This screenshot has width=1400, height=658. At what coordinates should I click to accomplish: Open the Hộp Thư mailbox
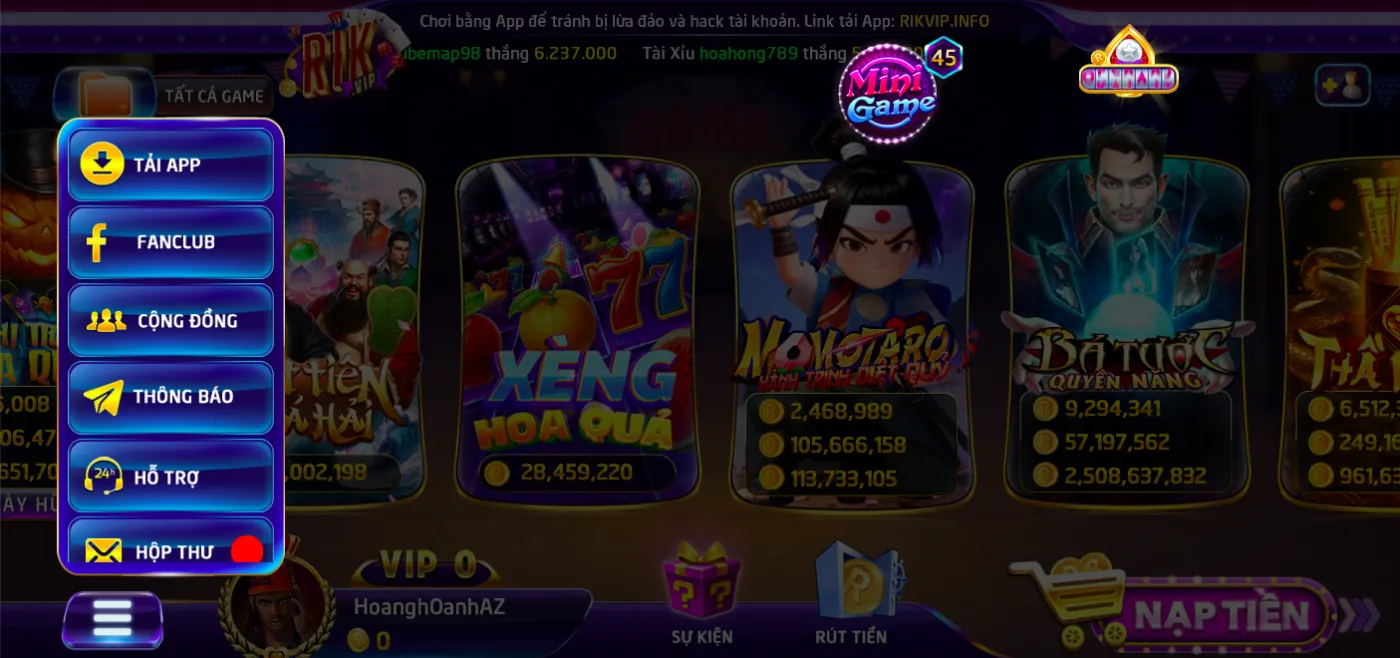pyautogui.click(x=170, y=548)
